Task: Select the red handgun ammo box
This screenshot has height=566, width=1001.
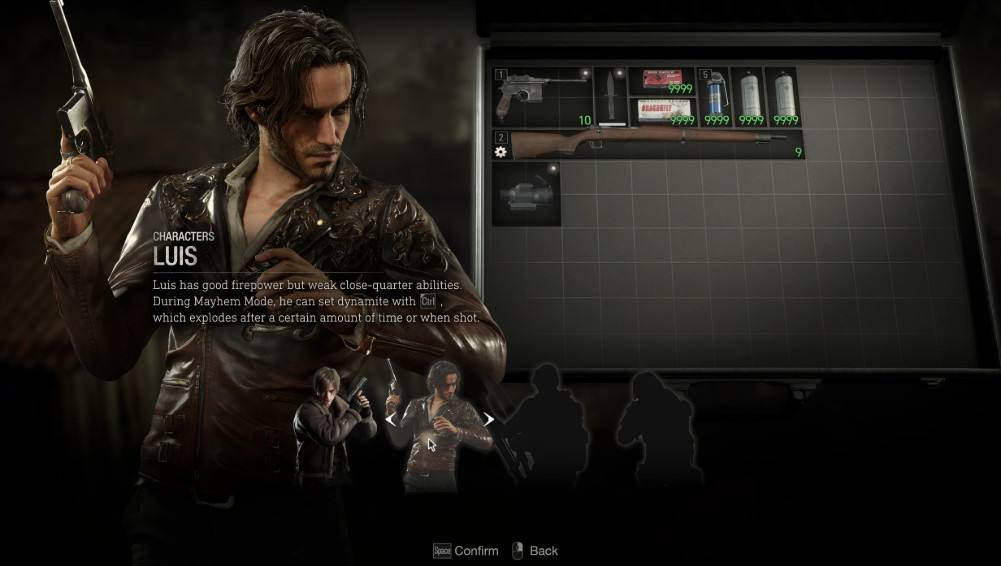Action: [x=662, y=81]
